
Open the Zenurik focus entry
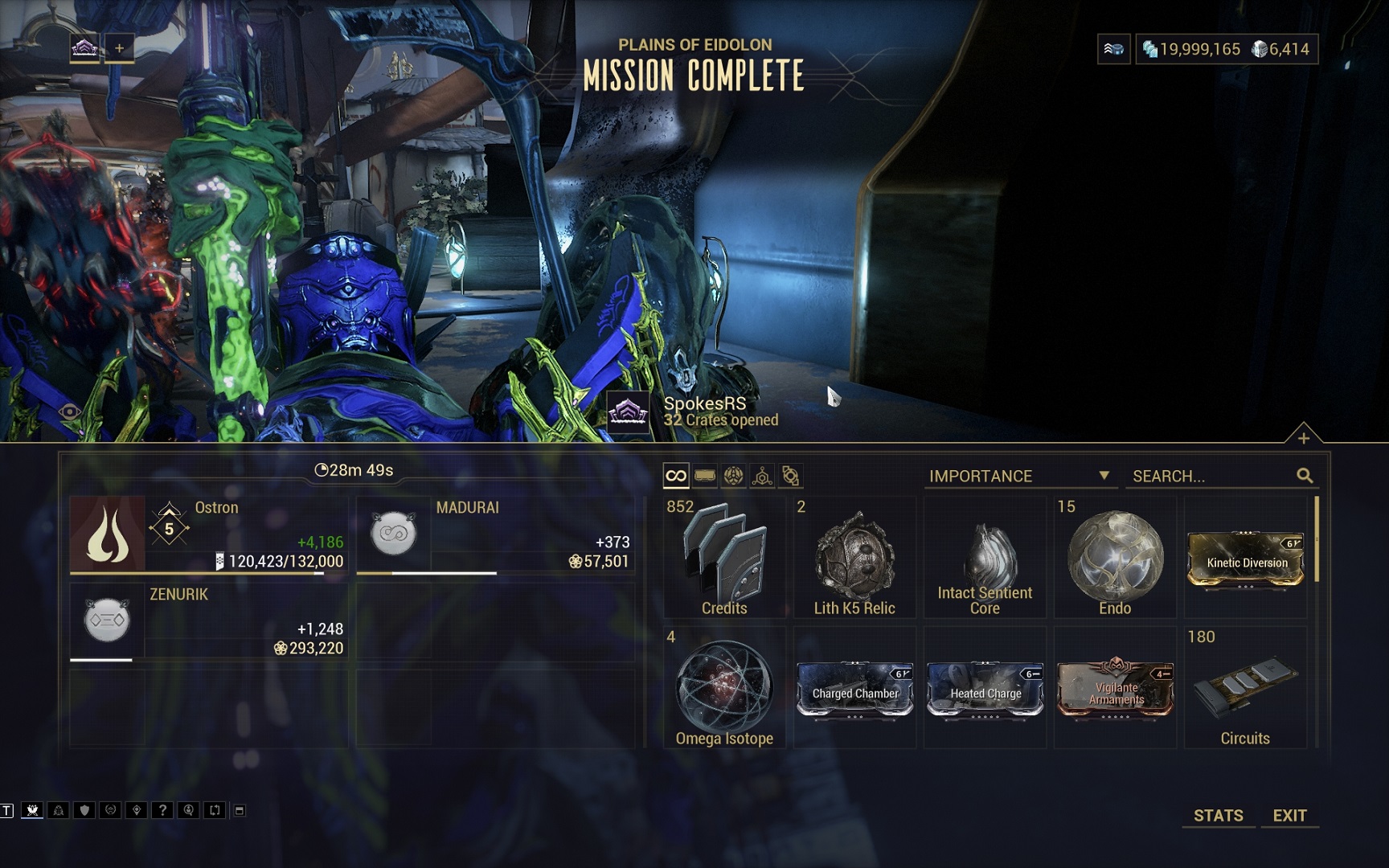208,621
